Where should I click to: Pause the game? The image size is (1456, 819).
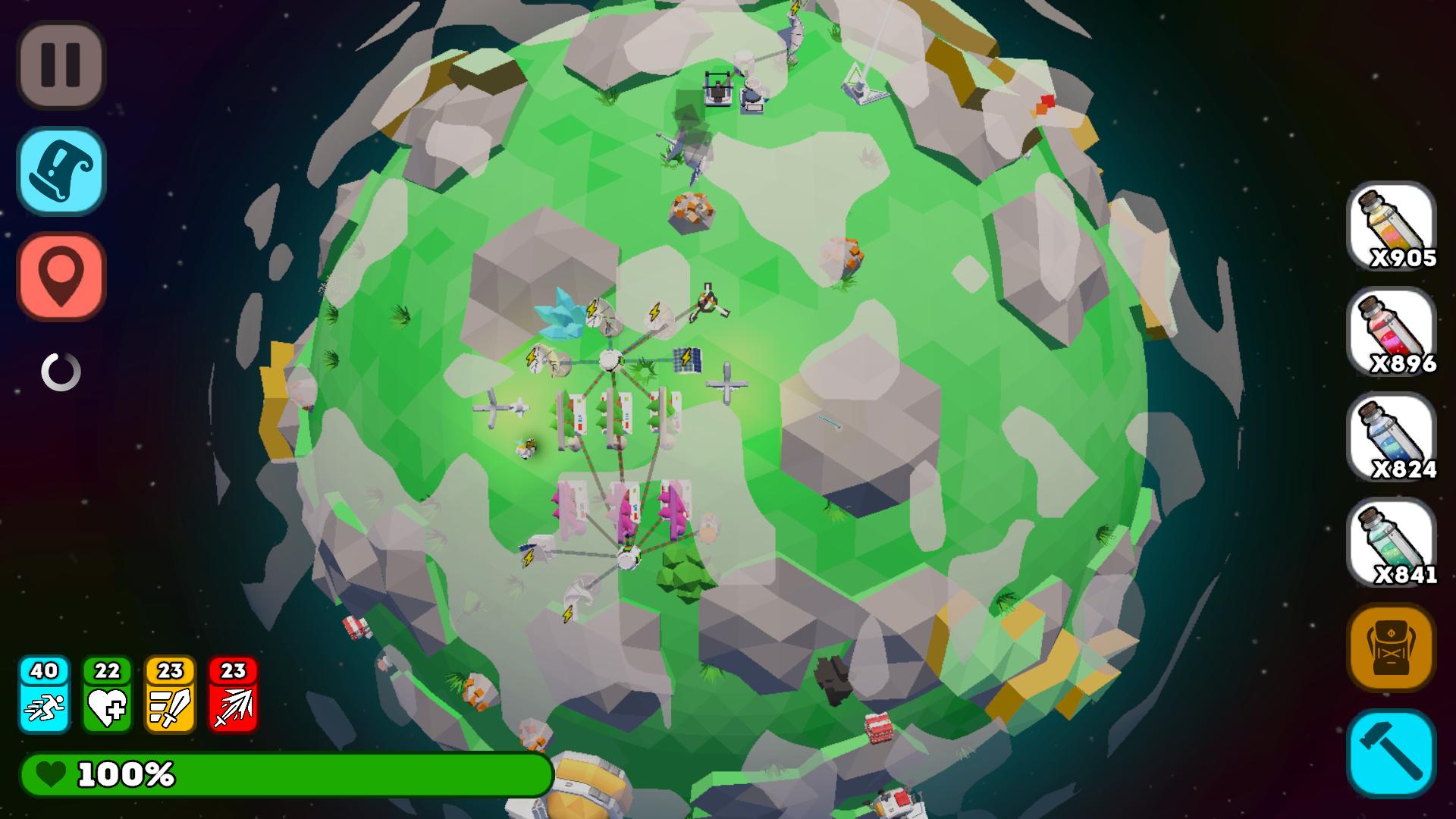(61, 62)
